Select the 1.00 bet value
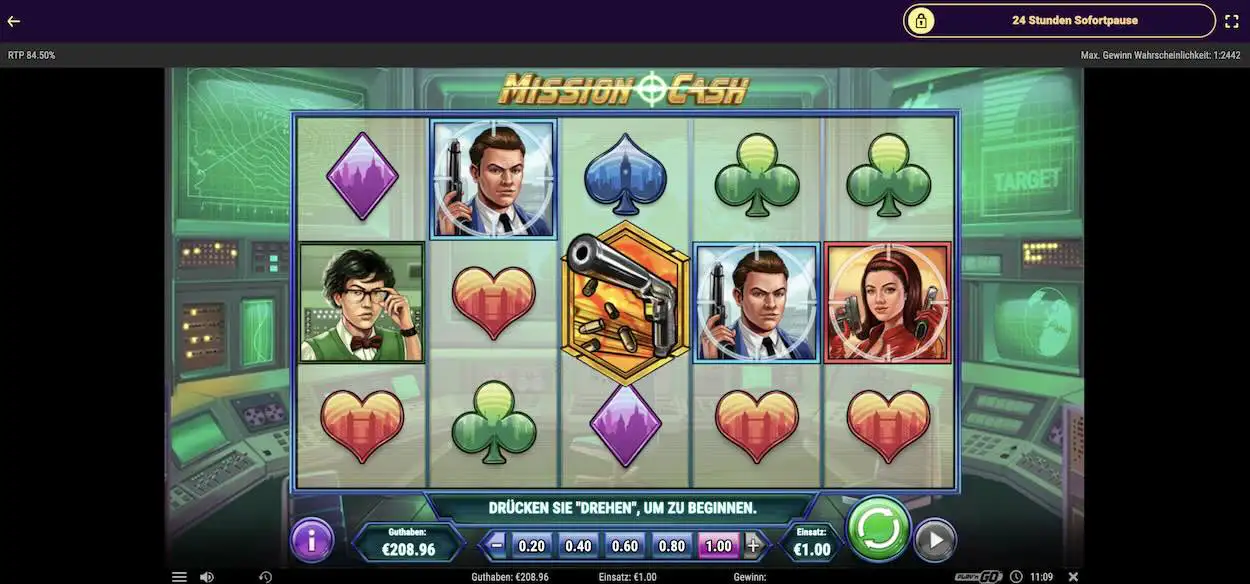The height and width of the screenshot is (584, 1250). 718,546
